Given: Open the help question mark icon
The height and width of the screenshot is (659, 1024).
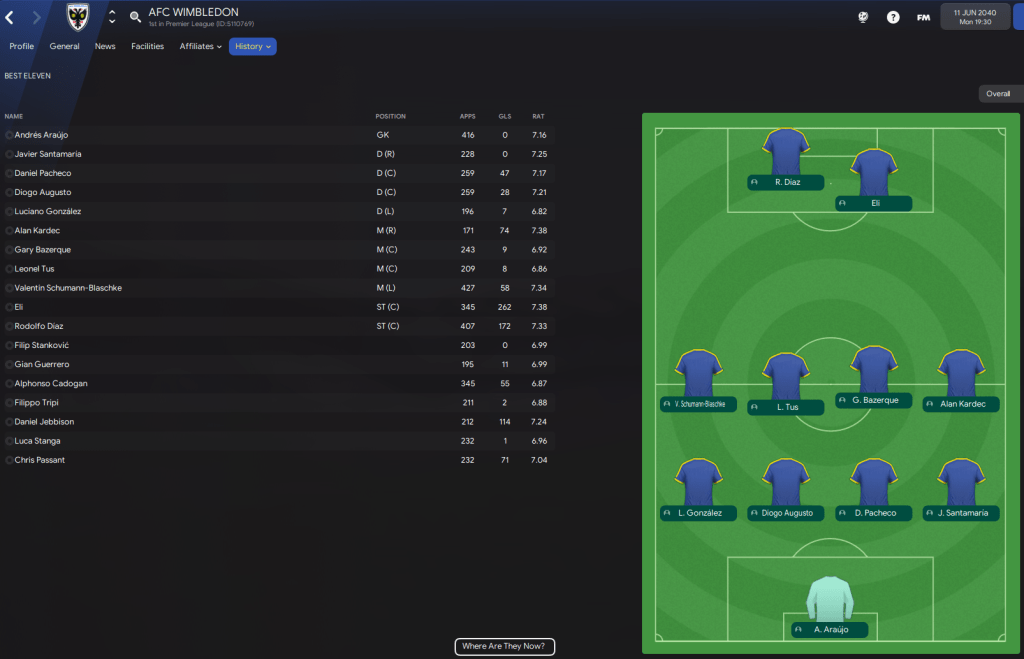Looking at the screenshot, I should tap(893, 17).
